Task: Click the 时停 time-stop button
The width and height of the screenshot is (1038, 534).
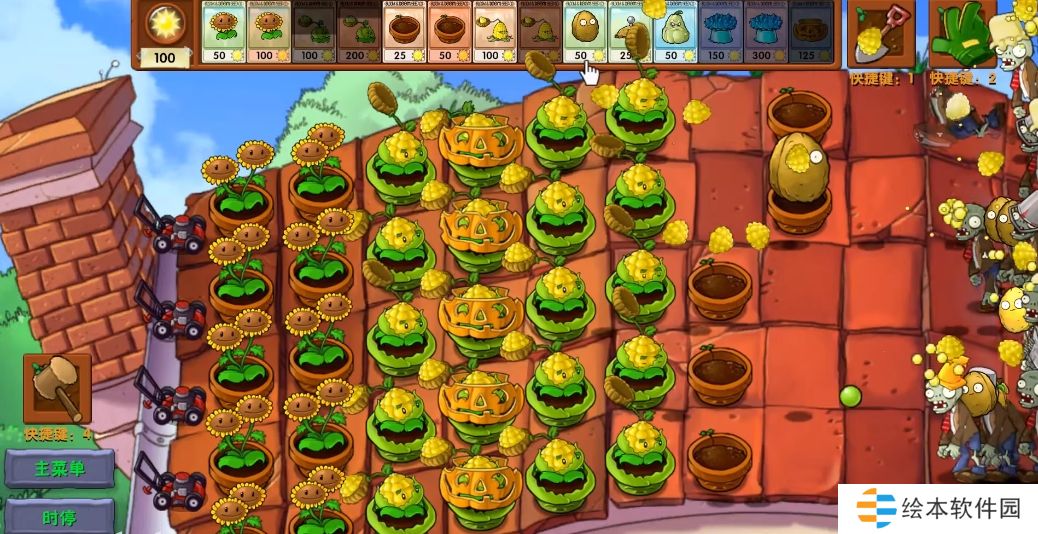Action: tap(60, 518)
